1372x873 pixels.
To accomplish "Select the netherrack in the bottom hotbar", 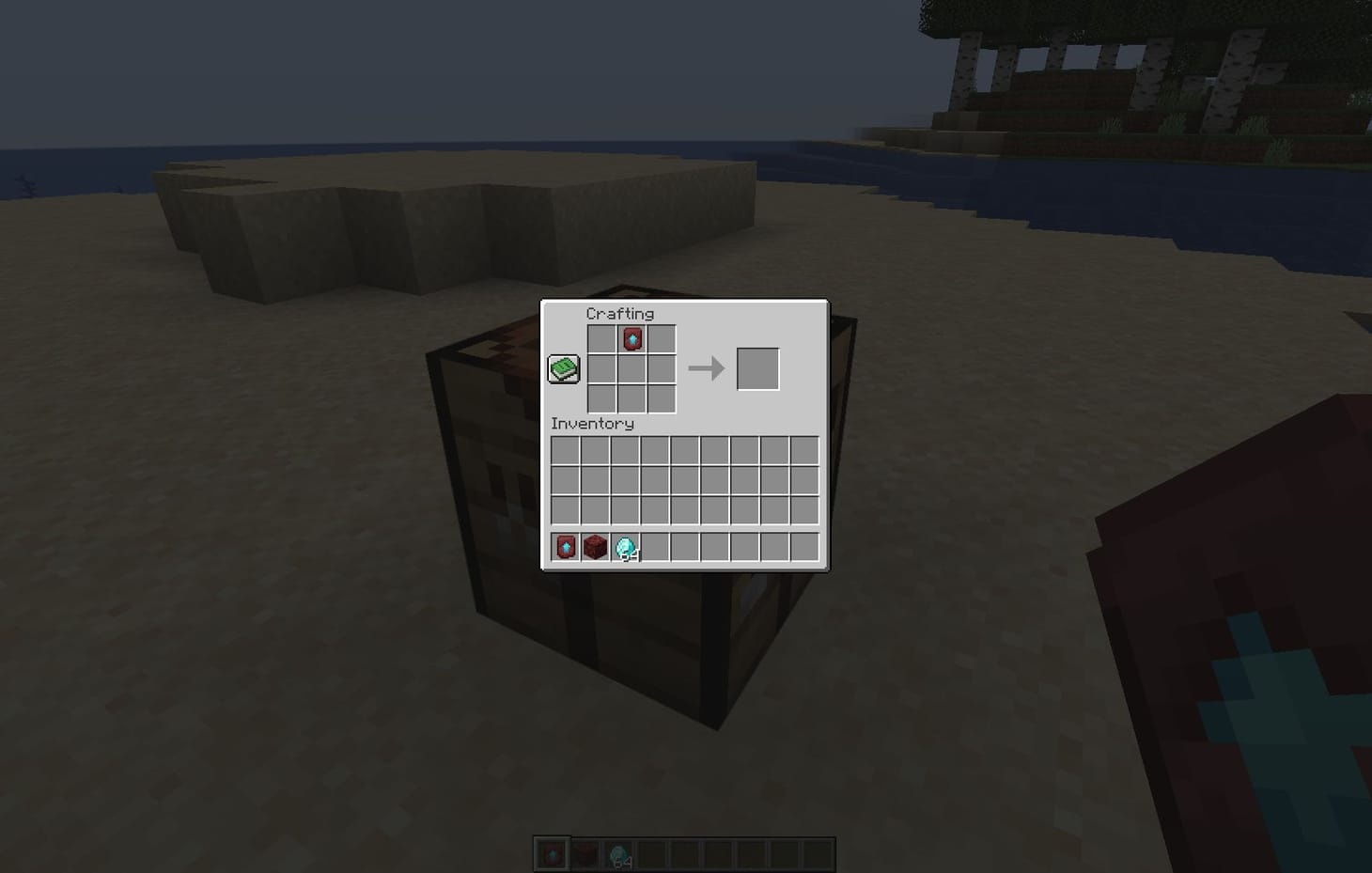I will [x=587, y=855].
